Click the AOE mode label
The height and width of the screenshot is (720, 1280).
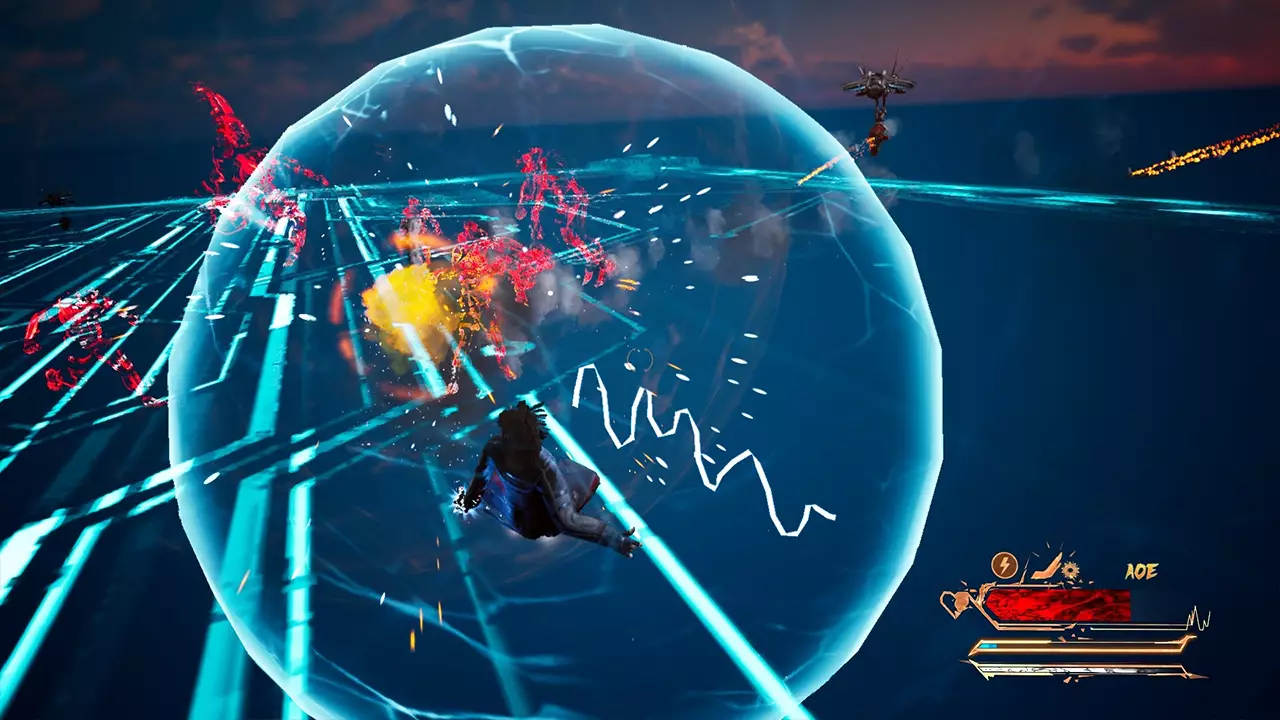[1141, 572]
